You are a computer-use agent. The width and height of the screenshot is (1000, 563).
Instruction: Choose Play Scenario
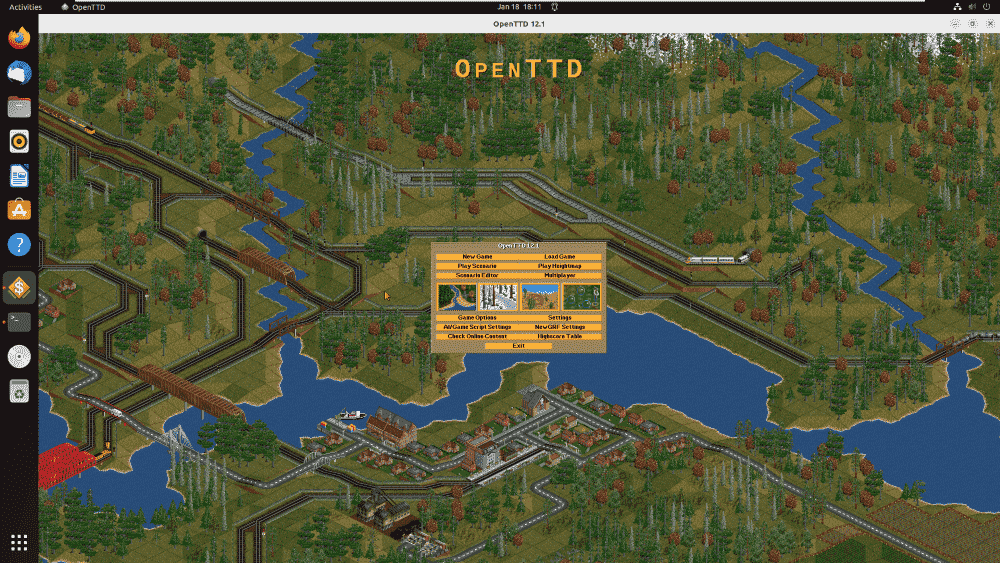(x=477, y=266)
